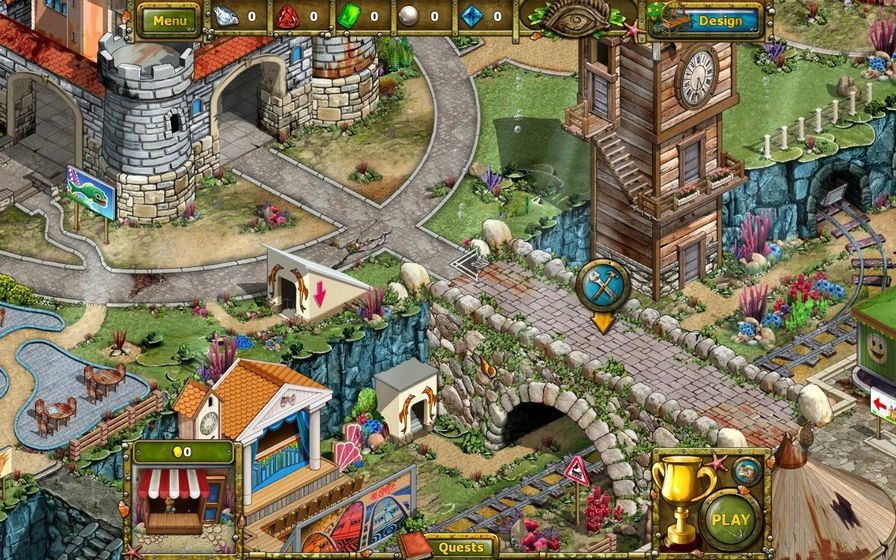Start the game with the PLAY button
The image size is (896, 560).
(x=731, y=519)
